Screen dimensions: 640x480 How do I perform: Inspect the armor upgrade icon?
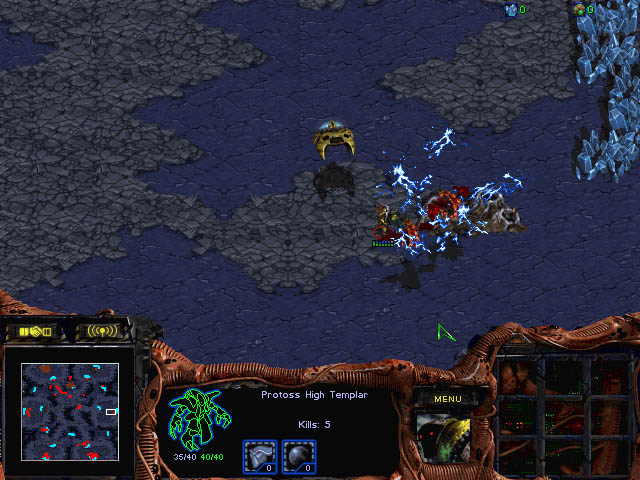click(x=260, y=456)
